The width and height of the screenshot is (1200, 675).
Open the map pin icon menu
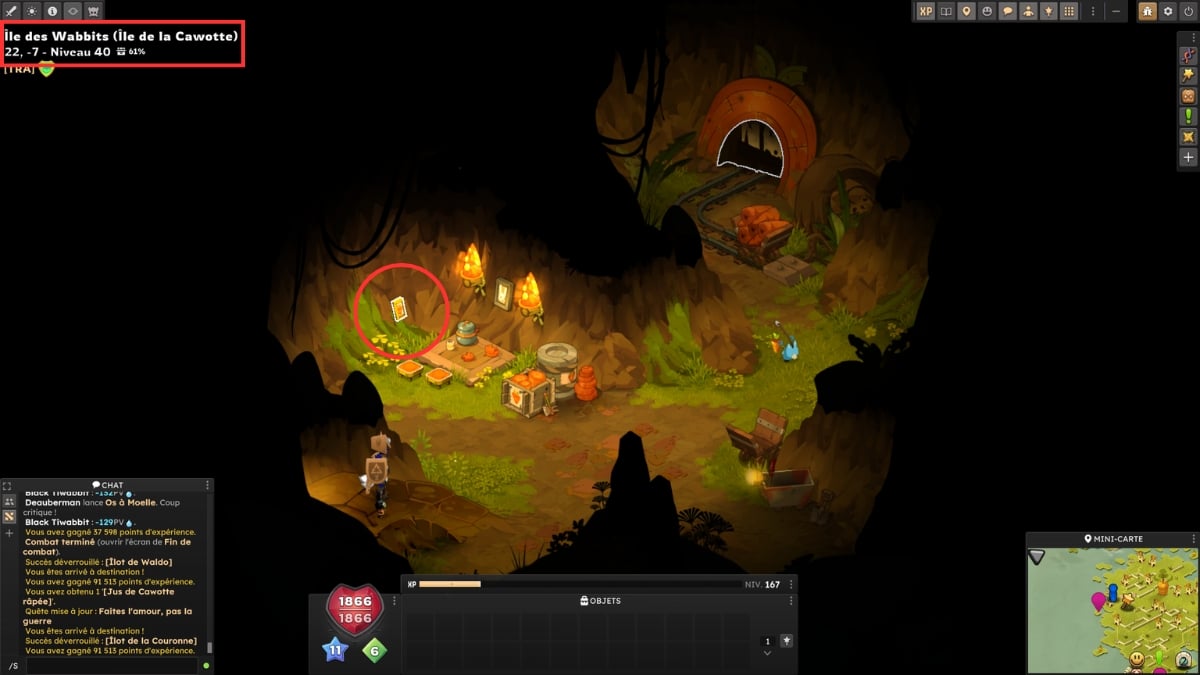point(966,11)
